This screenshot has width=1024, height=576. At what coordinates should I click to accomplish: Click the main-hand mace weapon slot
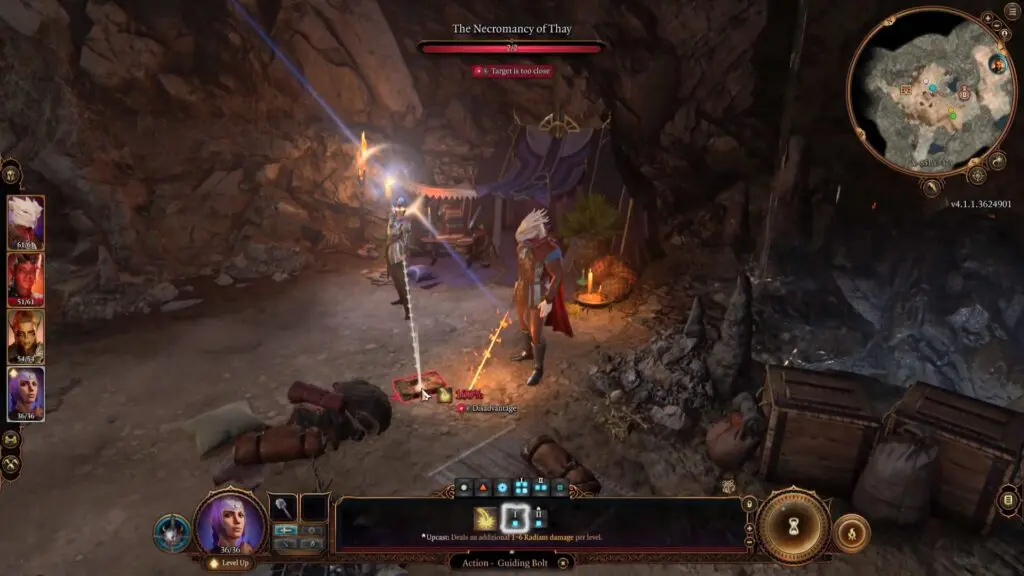pos(284,507)
